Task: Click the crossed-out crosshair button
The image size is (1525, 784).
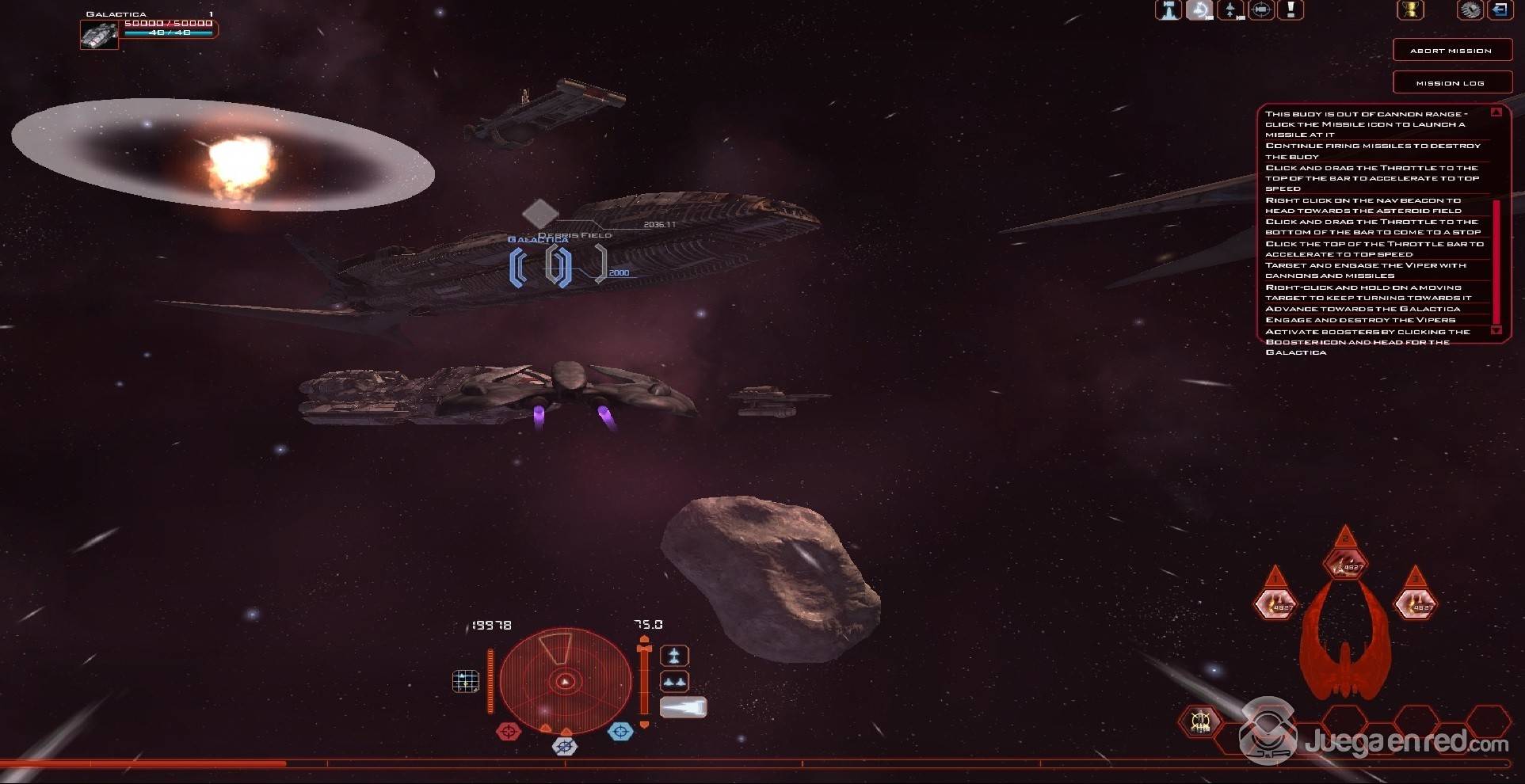Action: 564,746
